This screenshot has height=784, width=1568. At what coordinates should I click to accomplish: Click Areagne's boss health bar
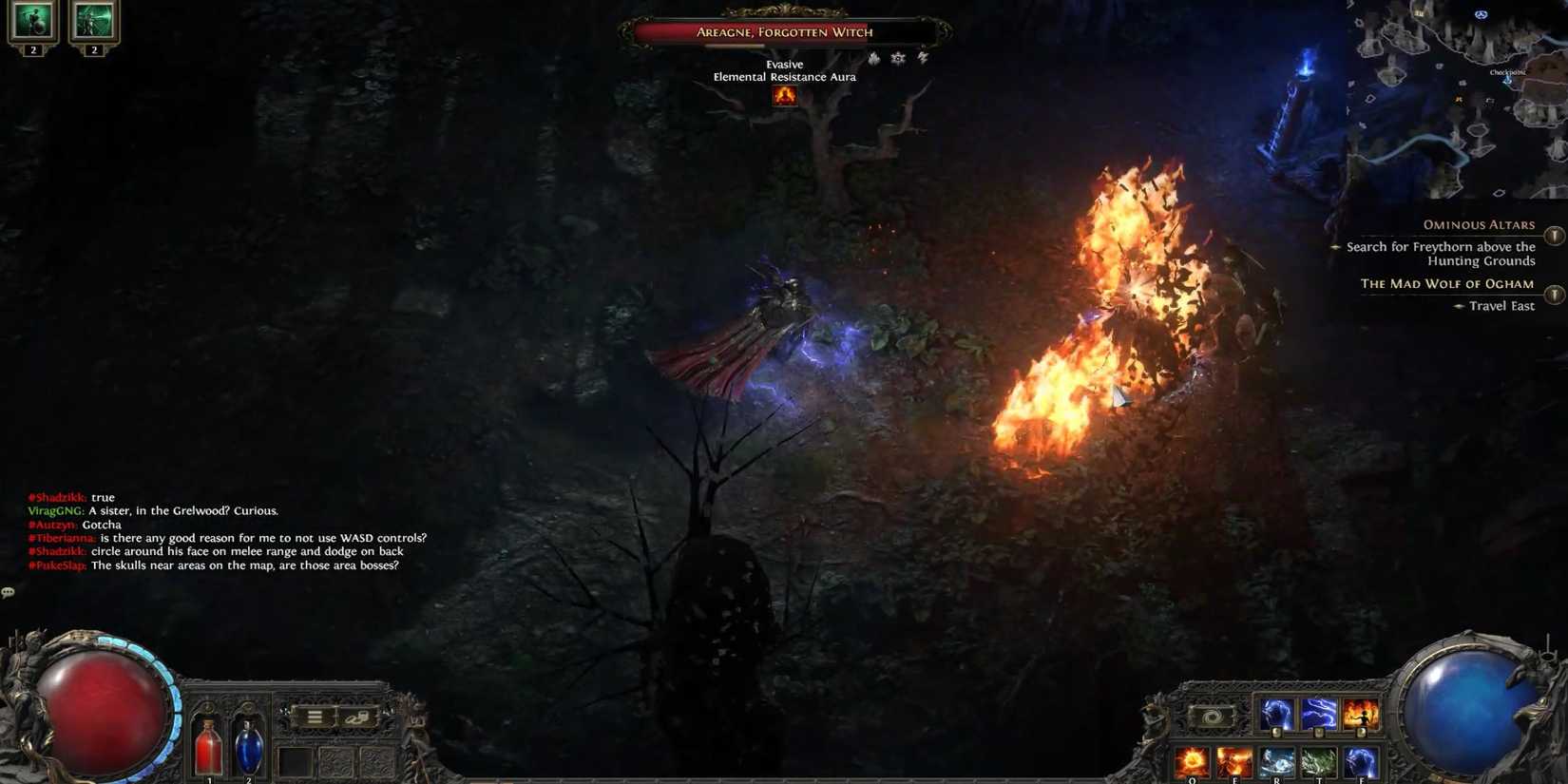tap(782, 31)
